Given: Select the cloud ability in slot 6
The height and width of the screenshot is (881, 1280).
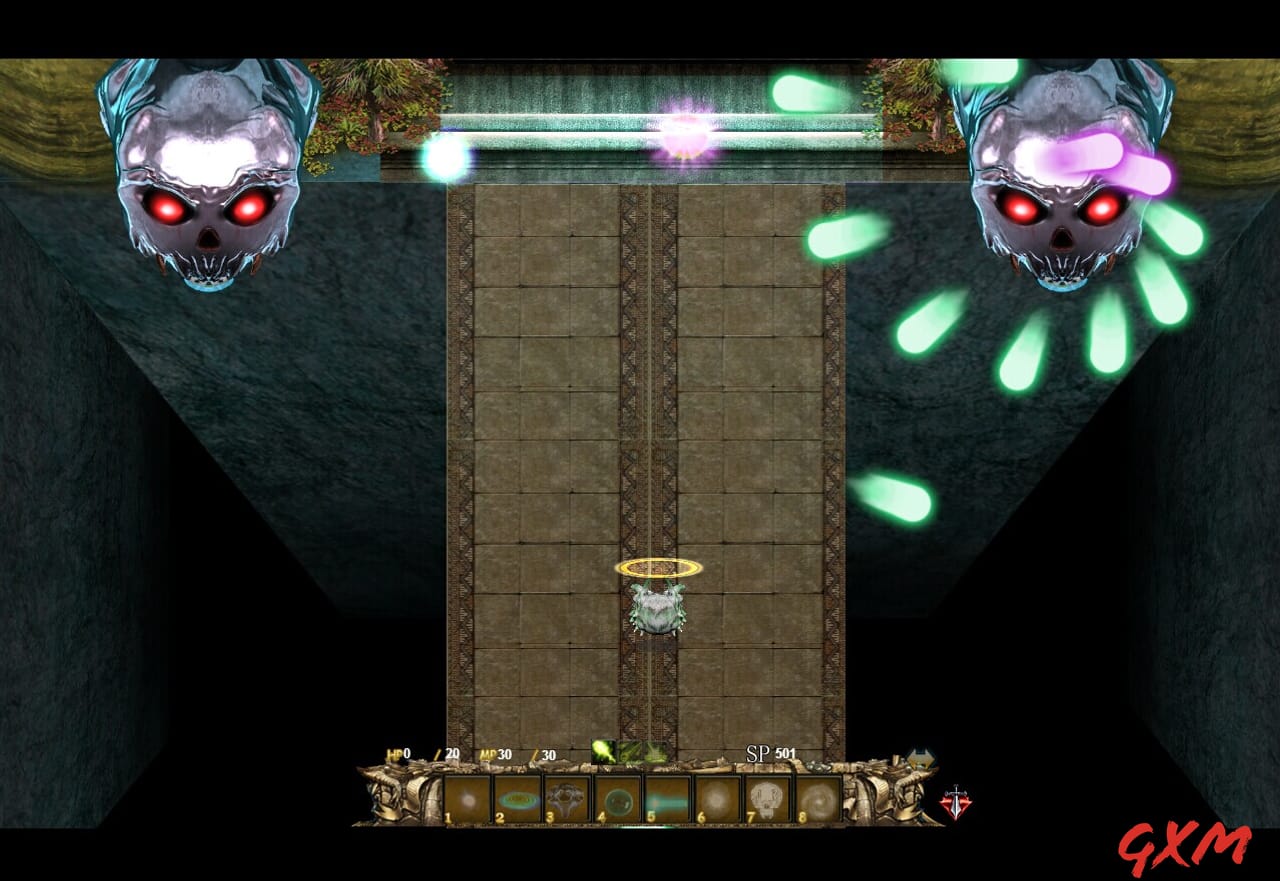Looking at the screenshot, I should [x=717, y=798].
